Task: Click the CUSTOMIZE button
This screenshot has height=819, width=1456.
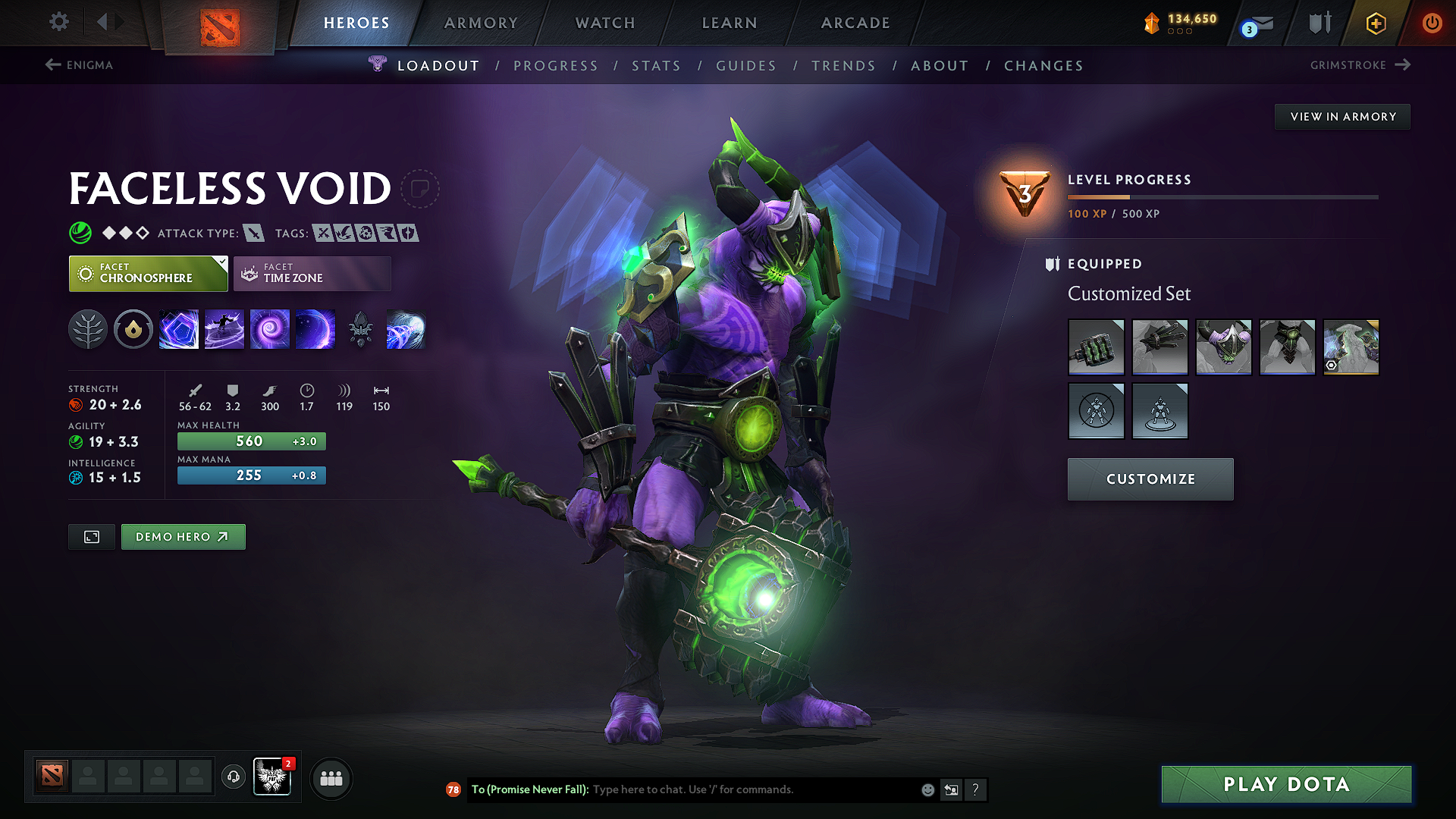Action: (x=1150, y=479)
